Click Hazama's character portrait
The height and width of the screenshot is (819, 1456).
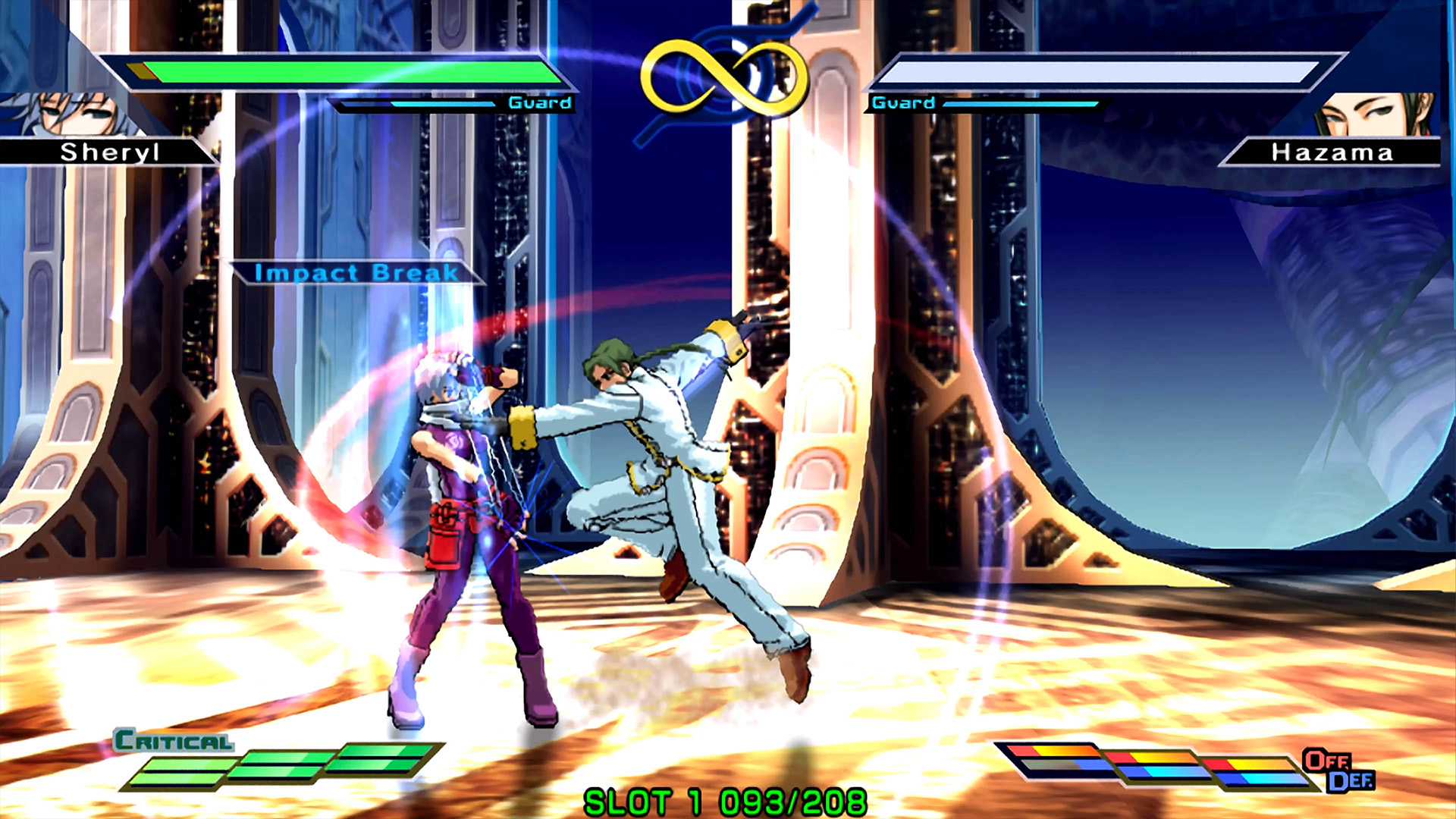(1374, 114)
